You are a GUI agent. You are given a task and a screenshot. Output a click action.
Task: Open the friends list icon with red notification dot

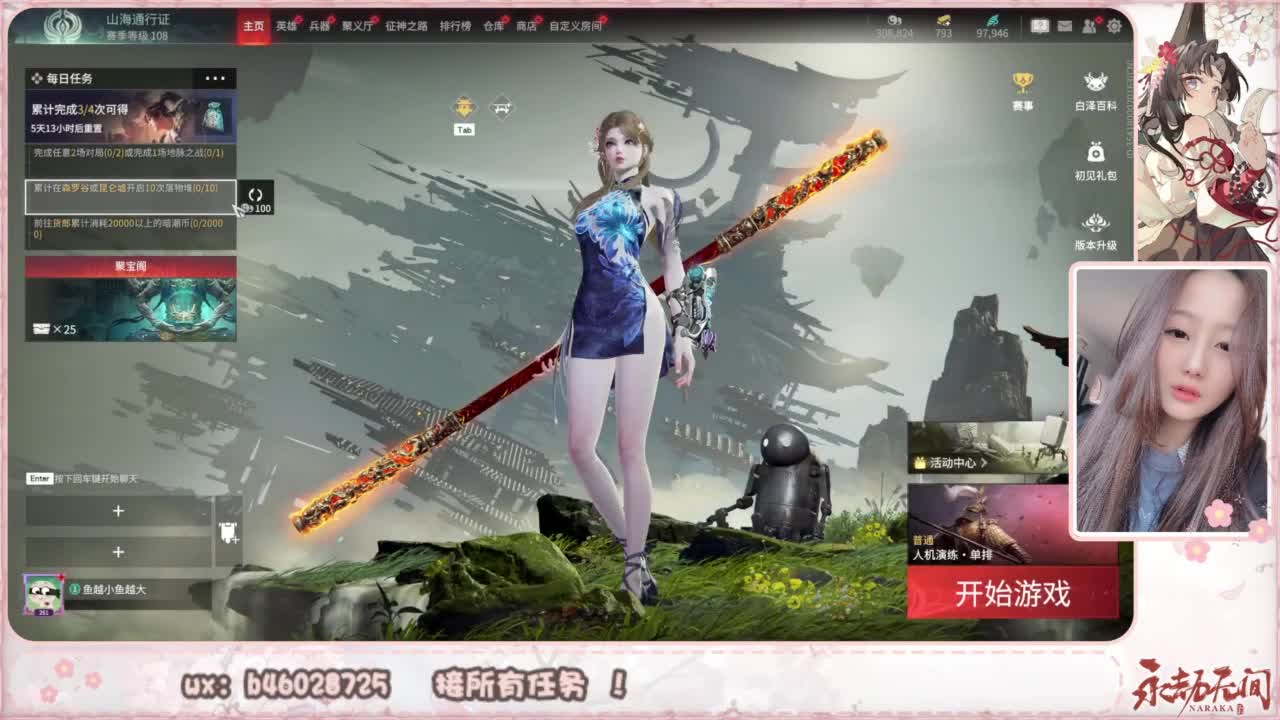[1089, 25]
